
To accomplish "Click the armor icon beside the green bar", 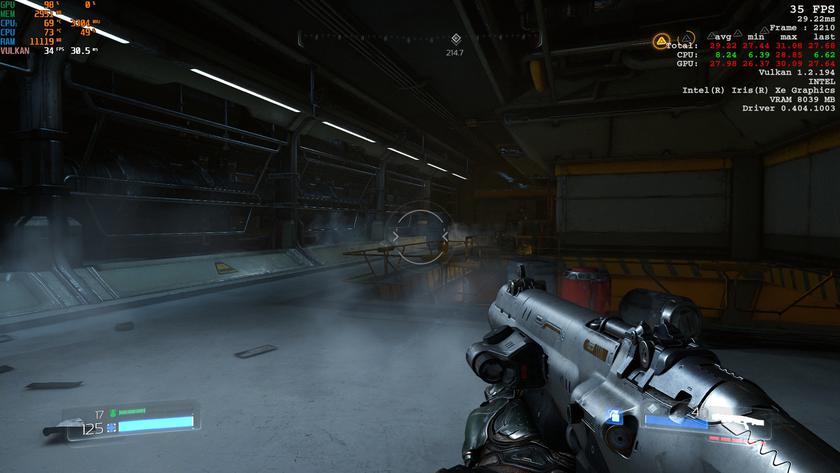I will (x=113, y=412).
